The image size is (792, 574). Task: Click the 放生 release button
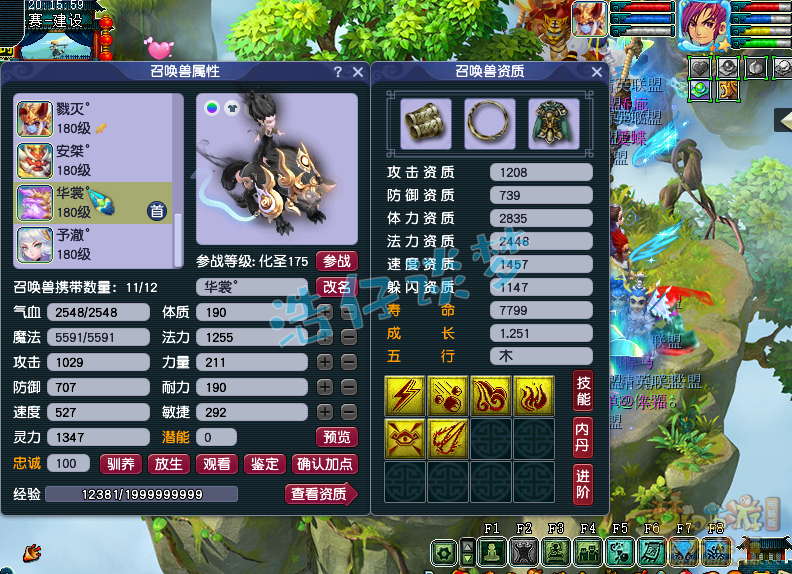pyautogui.click(x=169, y=463)
